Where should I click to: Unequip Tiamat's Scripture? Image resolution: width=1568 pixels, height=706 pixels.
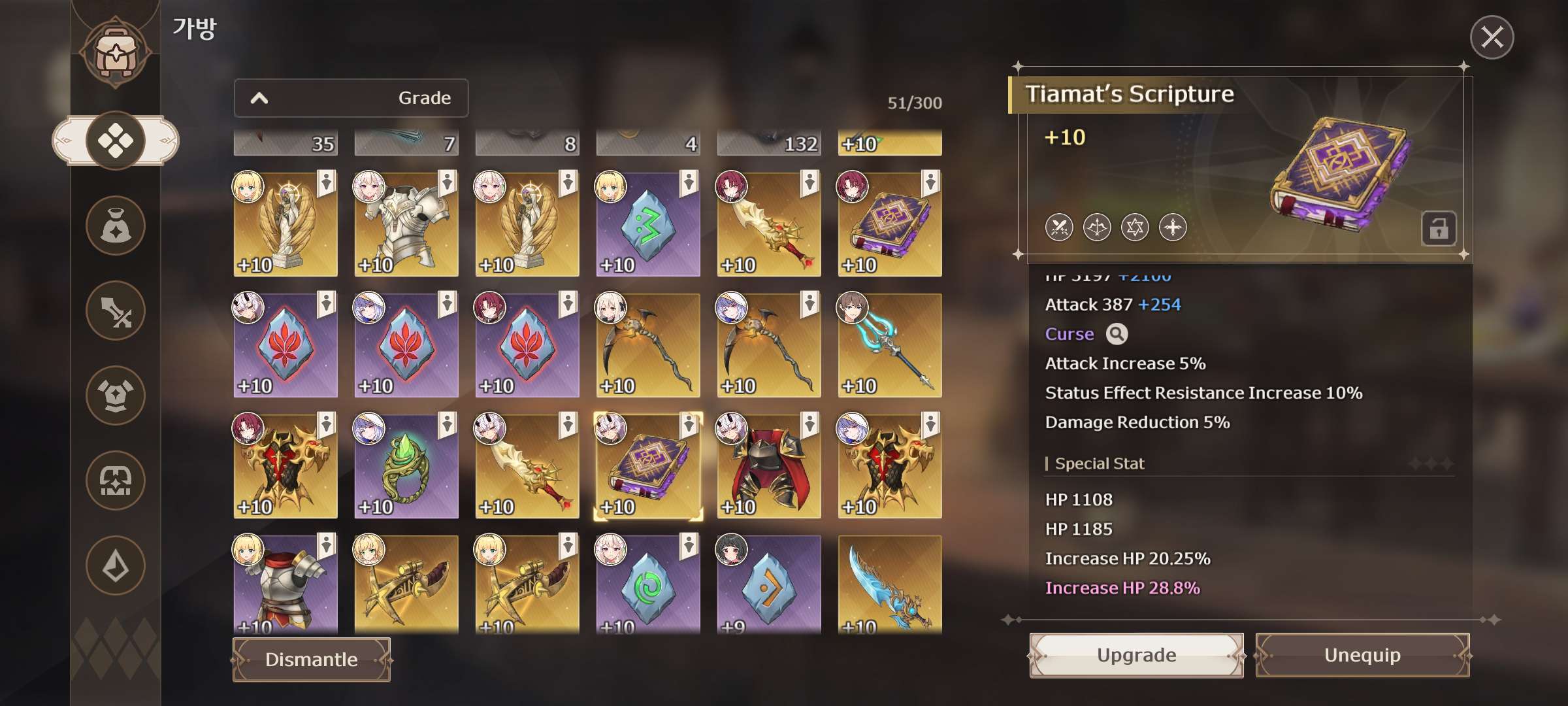coord(1362,655)
